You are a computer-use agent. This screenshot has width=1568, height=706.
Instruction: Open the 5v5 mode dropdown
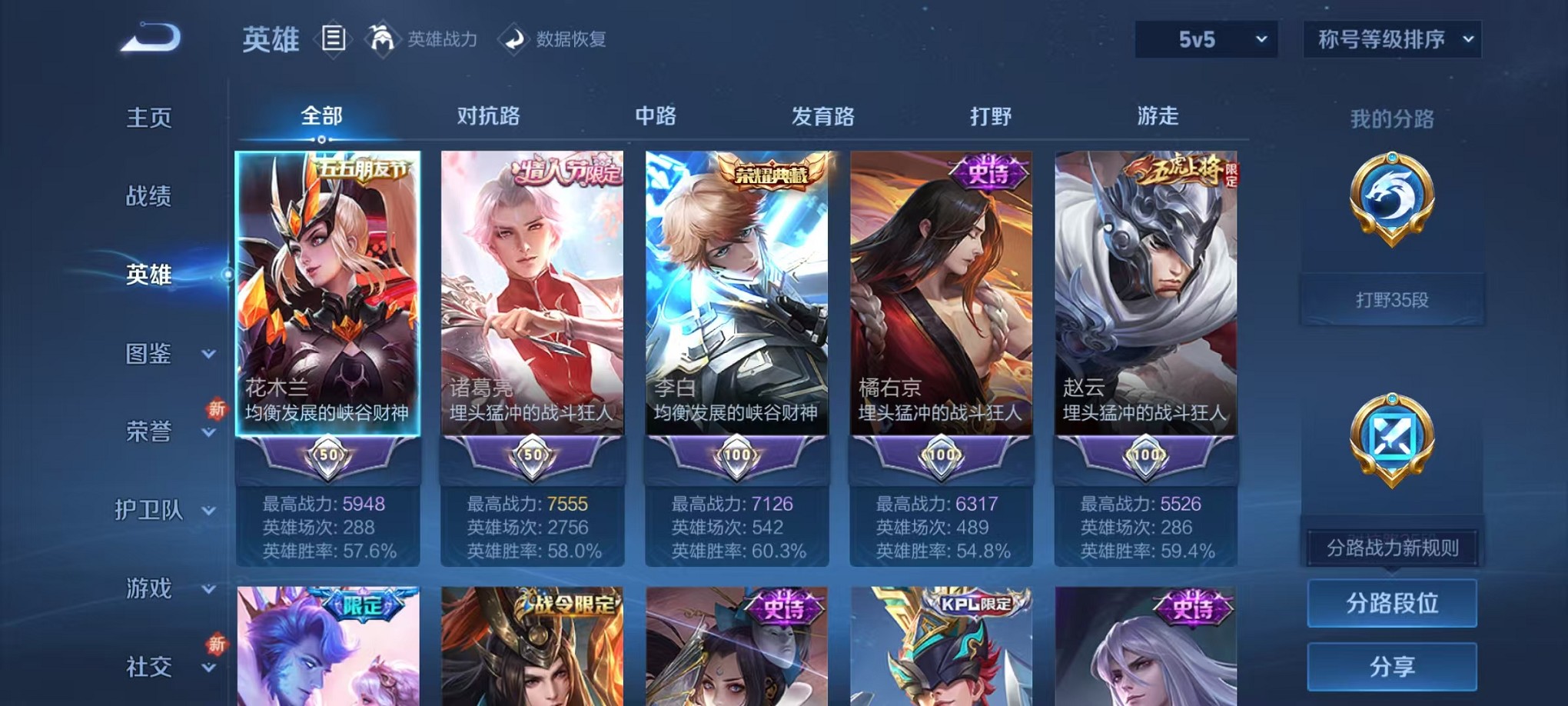point(1206,38)
